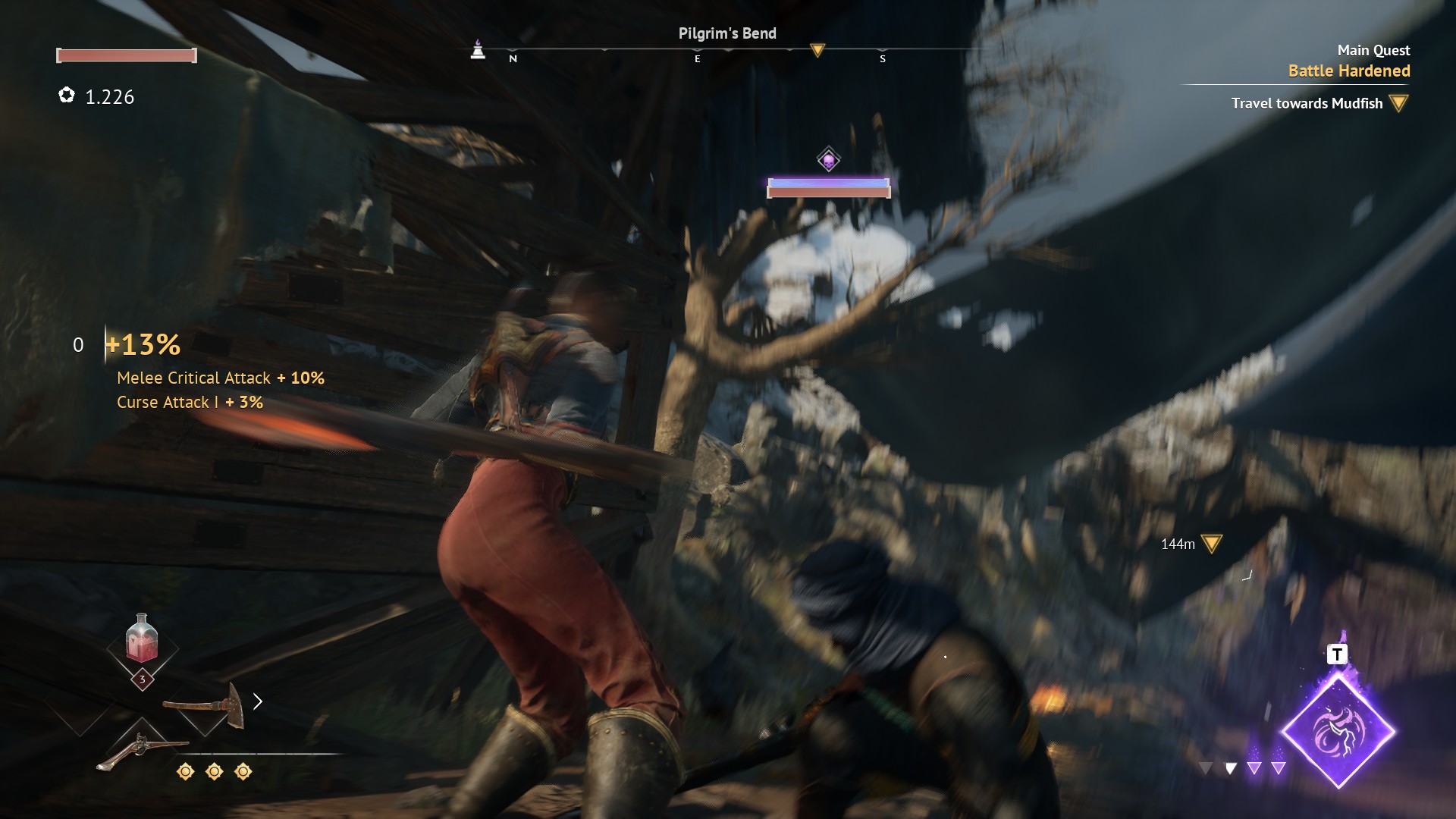Click the arrow beside the axe slot
The width and height of the screenshot is (1456, 819).
click(x=258, y=701)
